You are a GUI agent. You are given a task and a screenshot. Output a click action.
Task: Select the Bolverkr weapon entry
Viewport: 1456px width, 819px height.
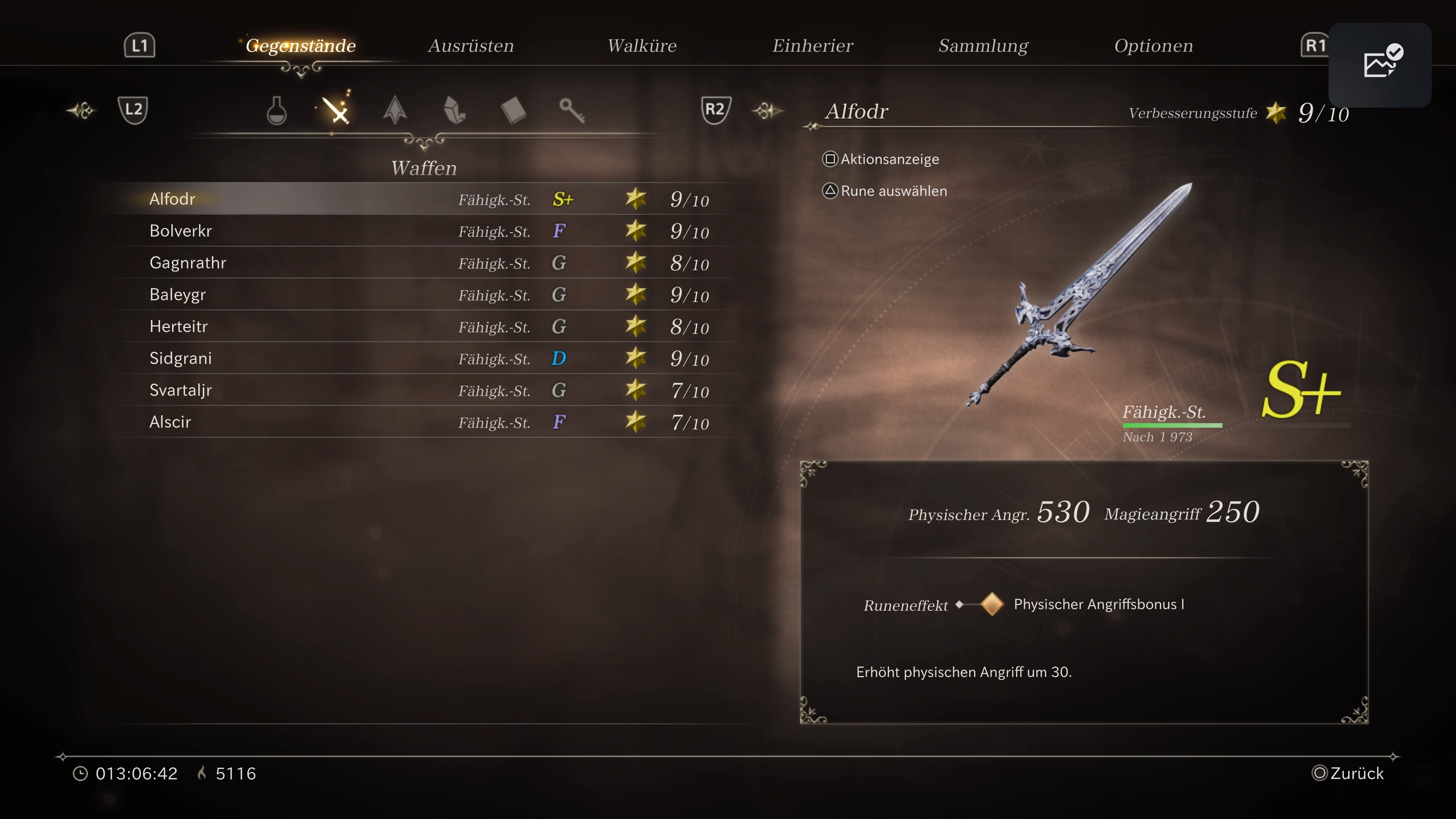click(180, 231)
